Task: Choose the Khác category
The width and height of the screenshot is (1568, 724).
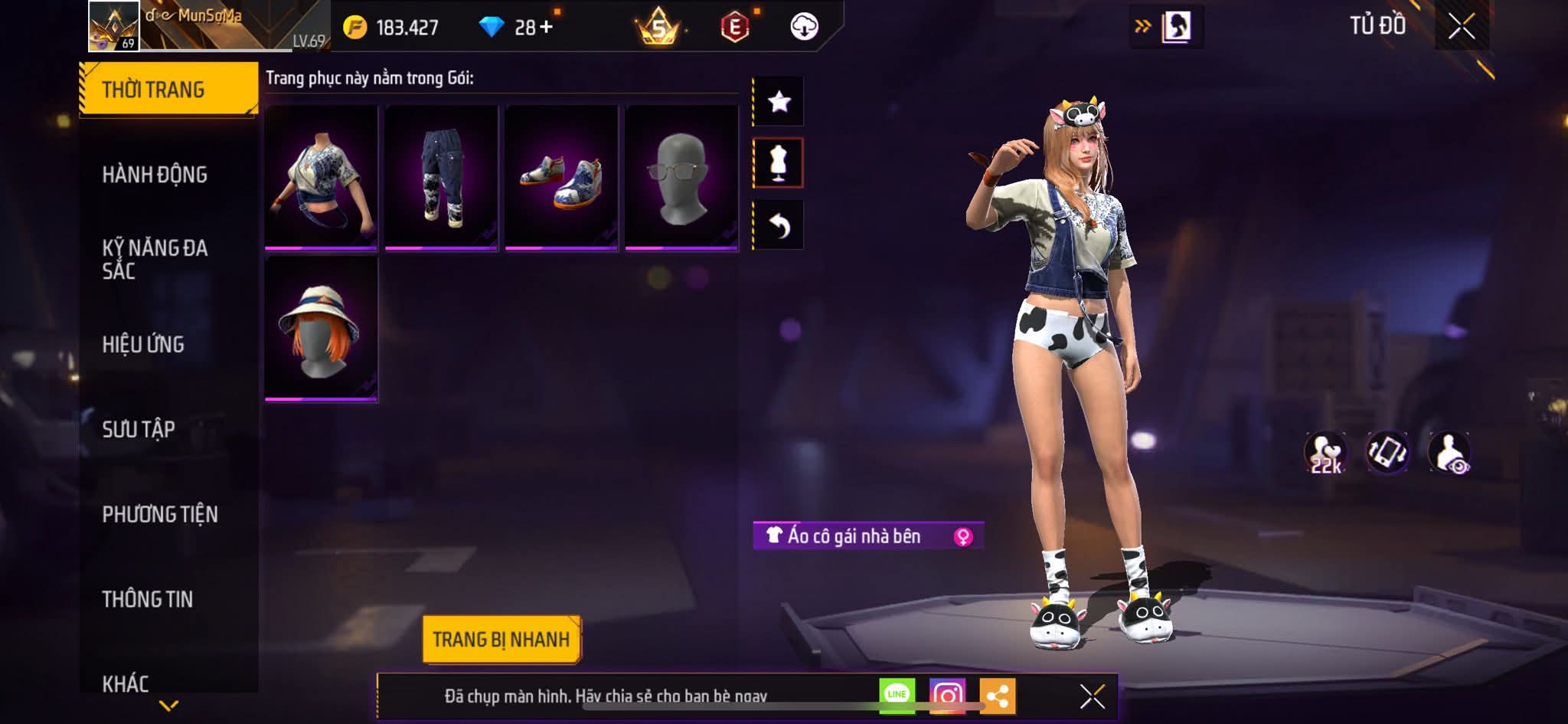Action: click(126, 683)
